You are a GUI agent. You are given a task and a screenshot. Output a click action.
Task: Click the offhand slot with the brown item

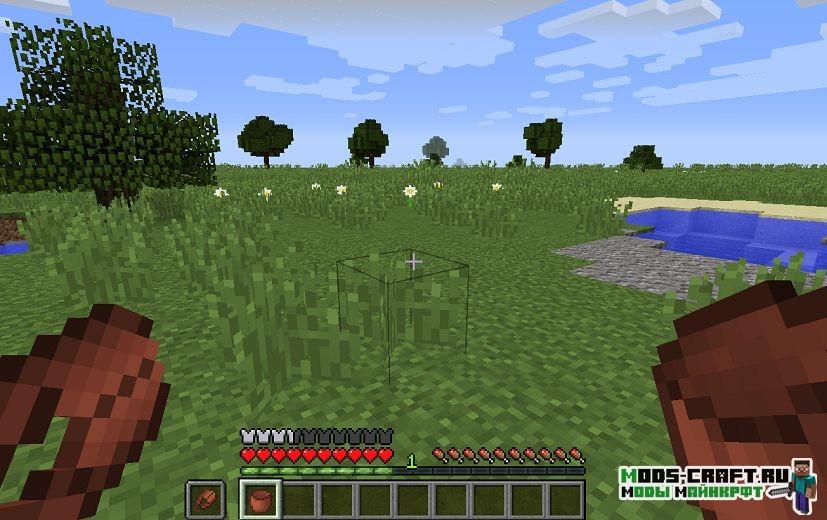pyautogui.click(x=205, y=498)
